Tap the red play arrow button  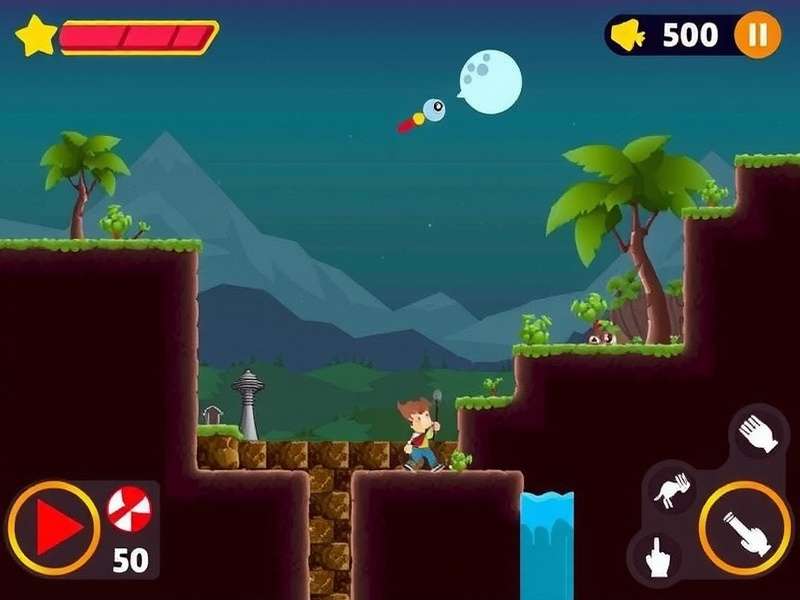(54, 526)
